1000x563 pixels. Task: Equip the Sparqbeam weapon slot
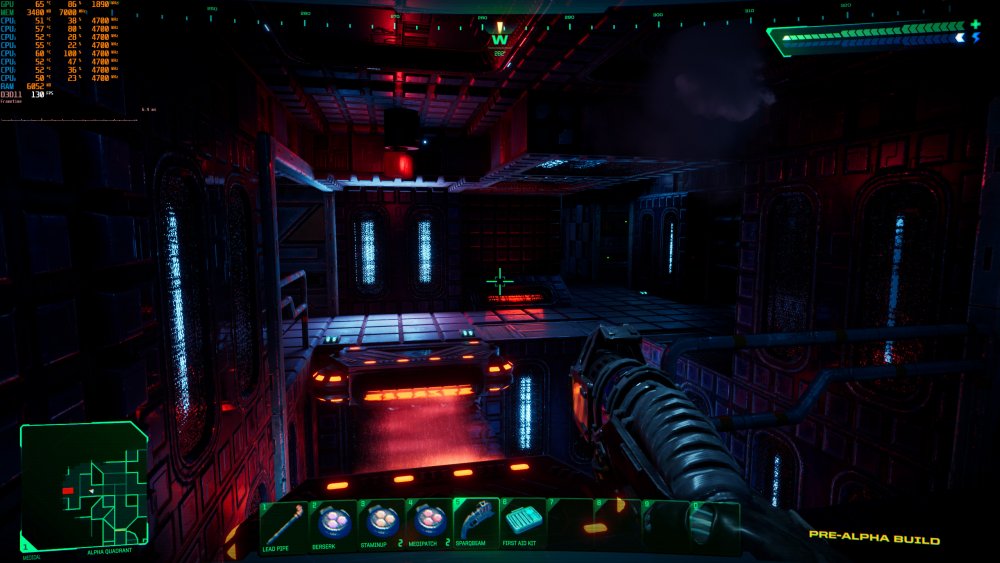pos(476,526)
